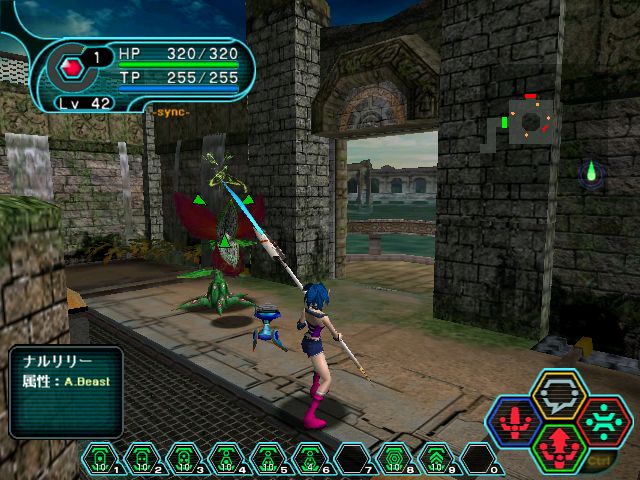The image size is (640, 480).
Task: Select the empty hotbar slot numbered 7
Action: click(x=352, y=458)
